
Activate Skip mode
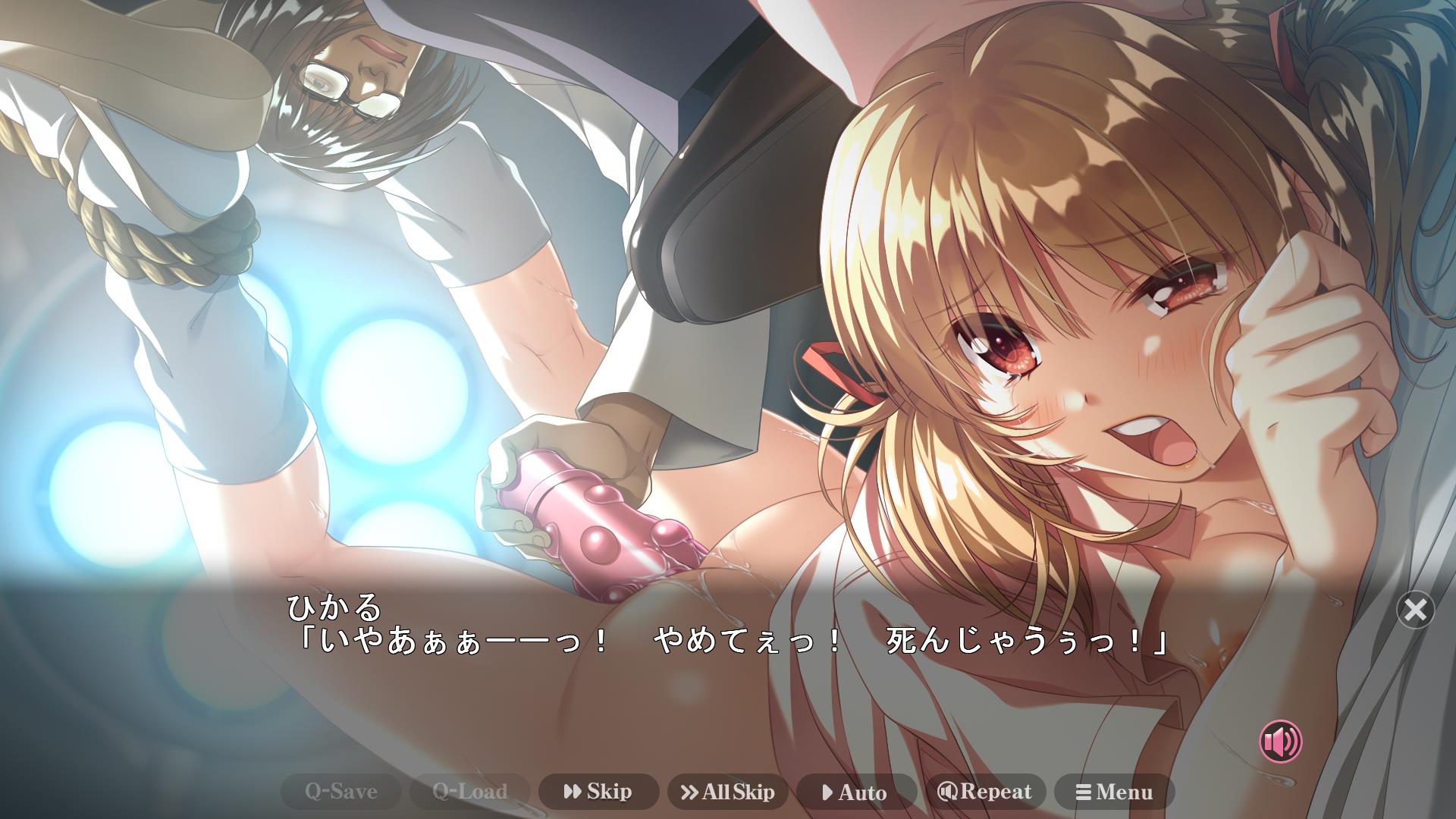pyautogui.click(x=598, y=792)
